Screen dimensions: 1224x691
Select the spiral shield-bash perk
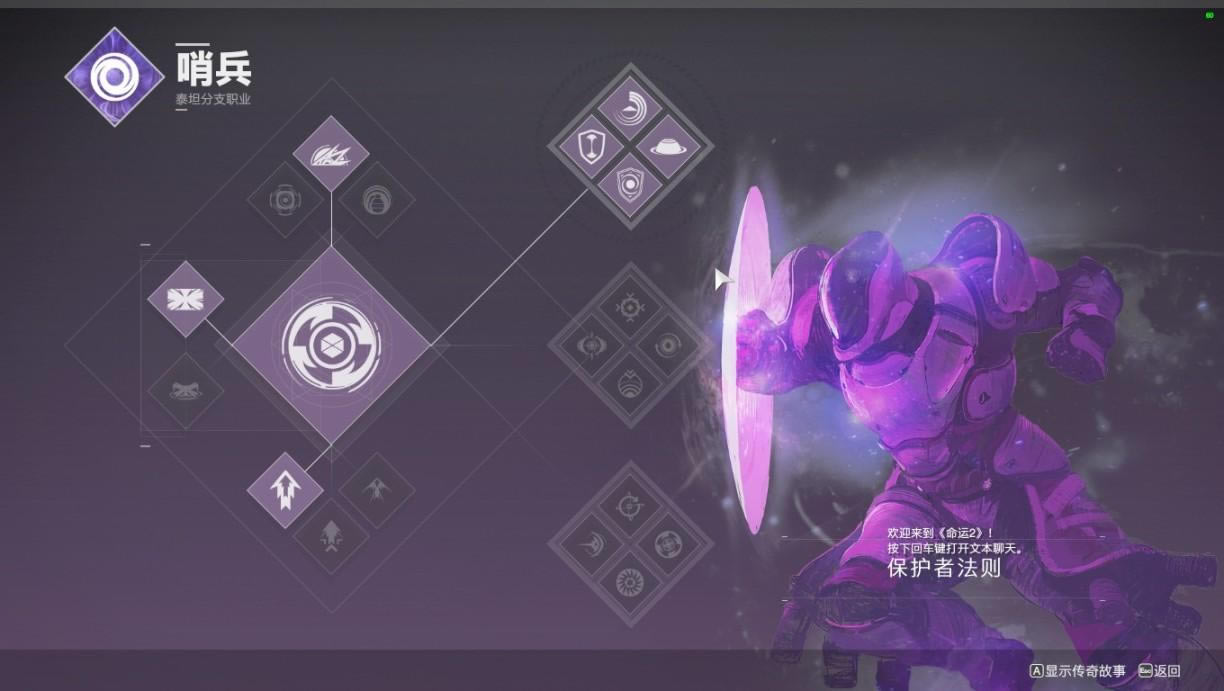(x=630, y=107)
